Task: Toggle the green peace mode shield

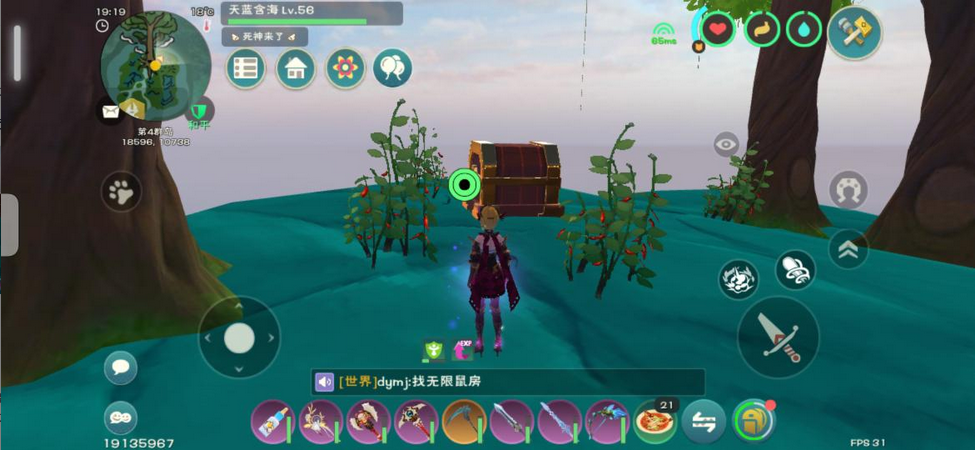Action: [200, 109]
